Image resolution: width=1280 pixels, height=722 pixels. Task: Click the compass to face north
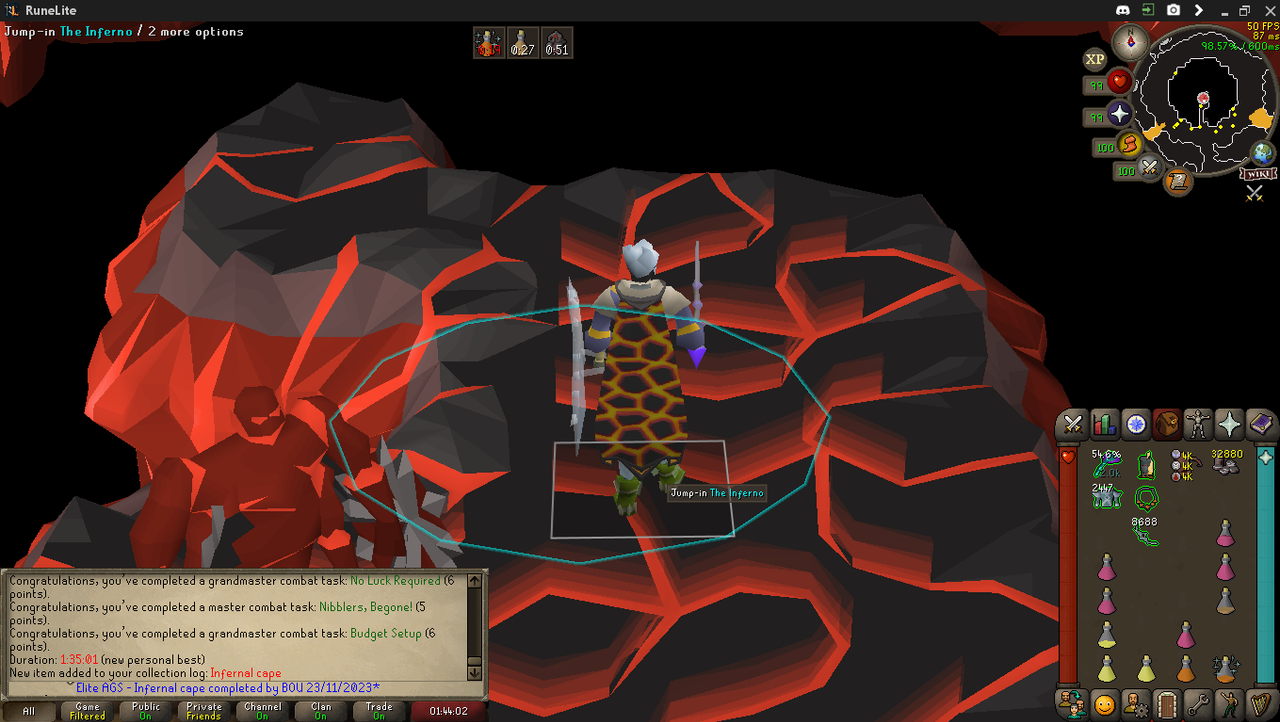tap(1131, 42)
